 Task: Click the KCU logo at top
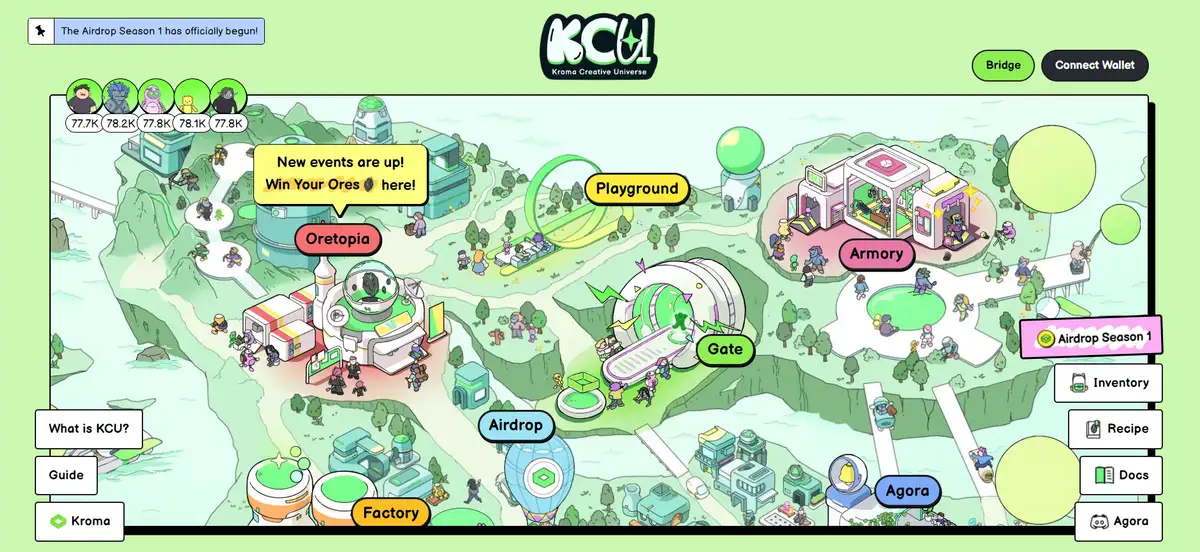[600, 46]
